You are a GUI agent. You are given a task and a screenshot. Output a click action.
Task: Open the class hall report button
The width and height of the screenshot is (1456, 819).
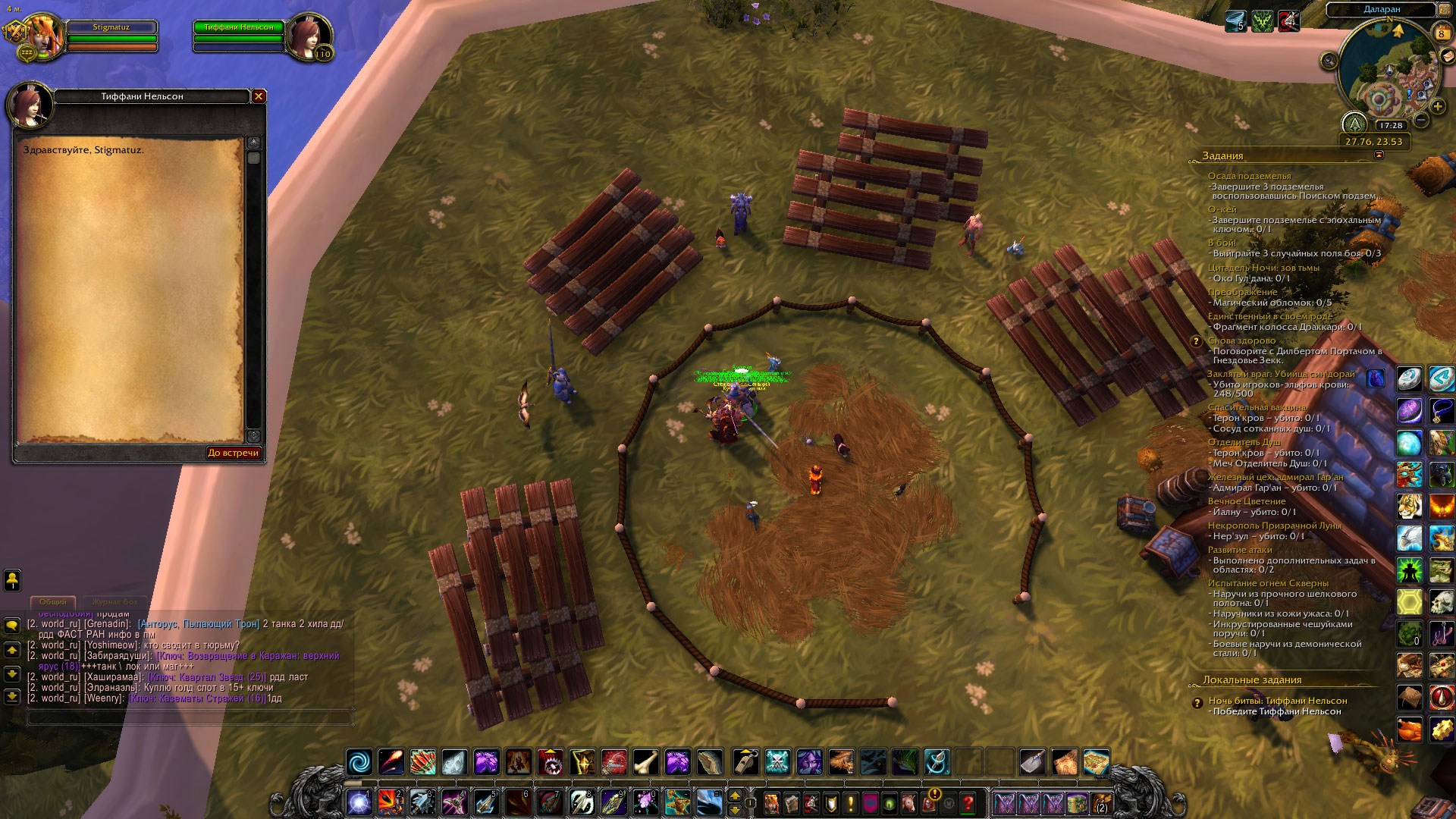click(x=1354, y=124)
